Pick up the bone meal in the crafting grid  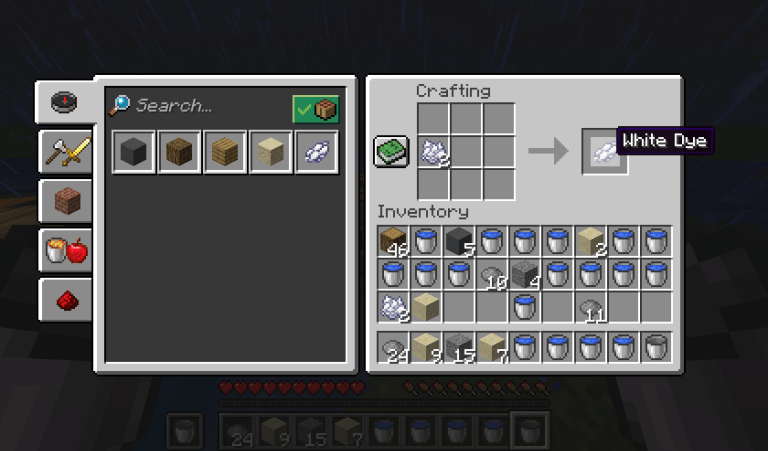point(433,152)
